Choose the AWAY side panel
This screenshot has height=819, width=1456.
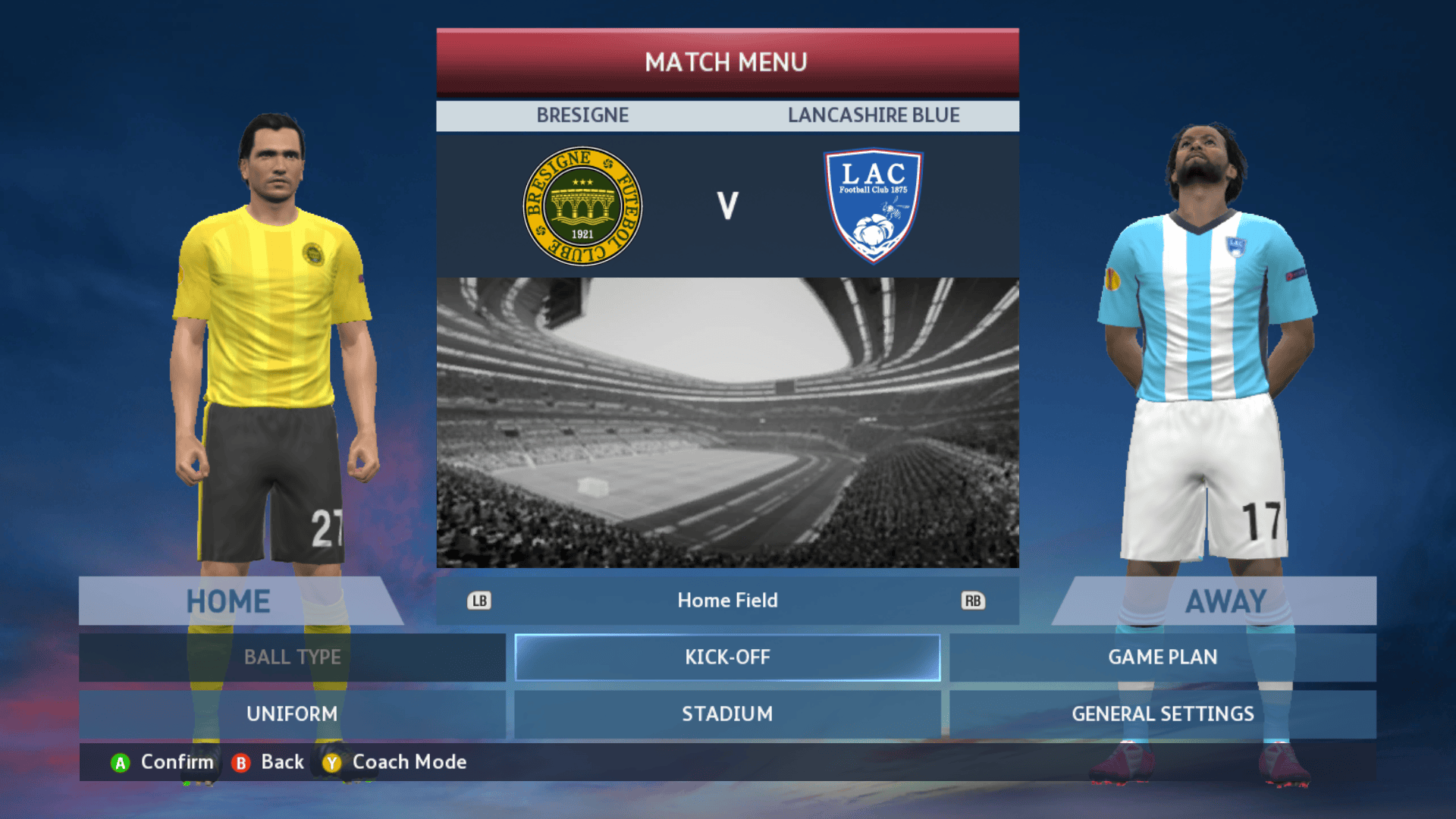tap(1225, 601)
